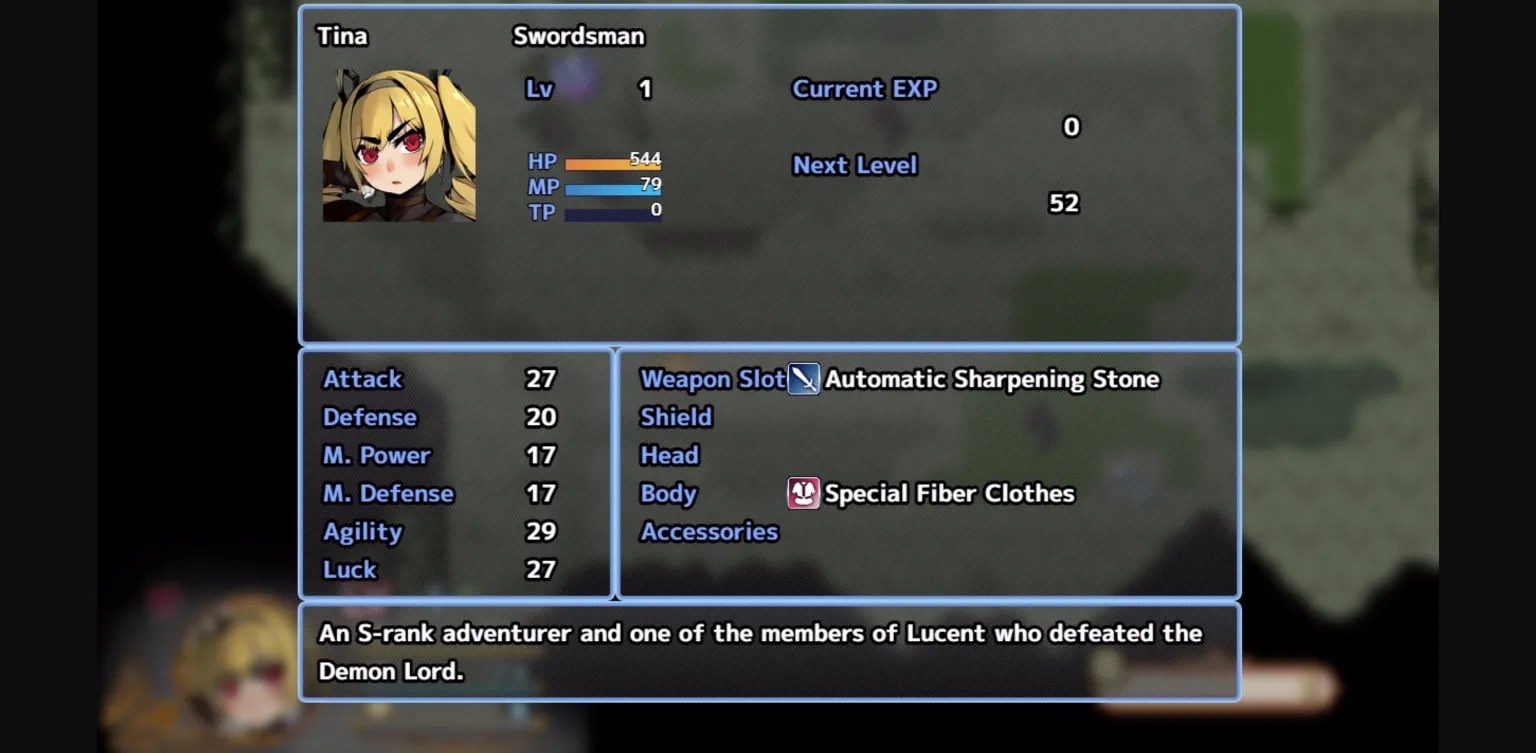This screenshot has height=753, width=1536.
Task: Select the Tina name label
Action: click(x=341, y=35)
